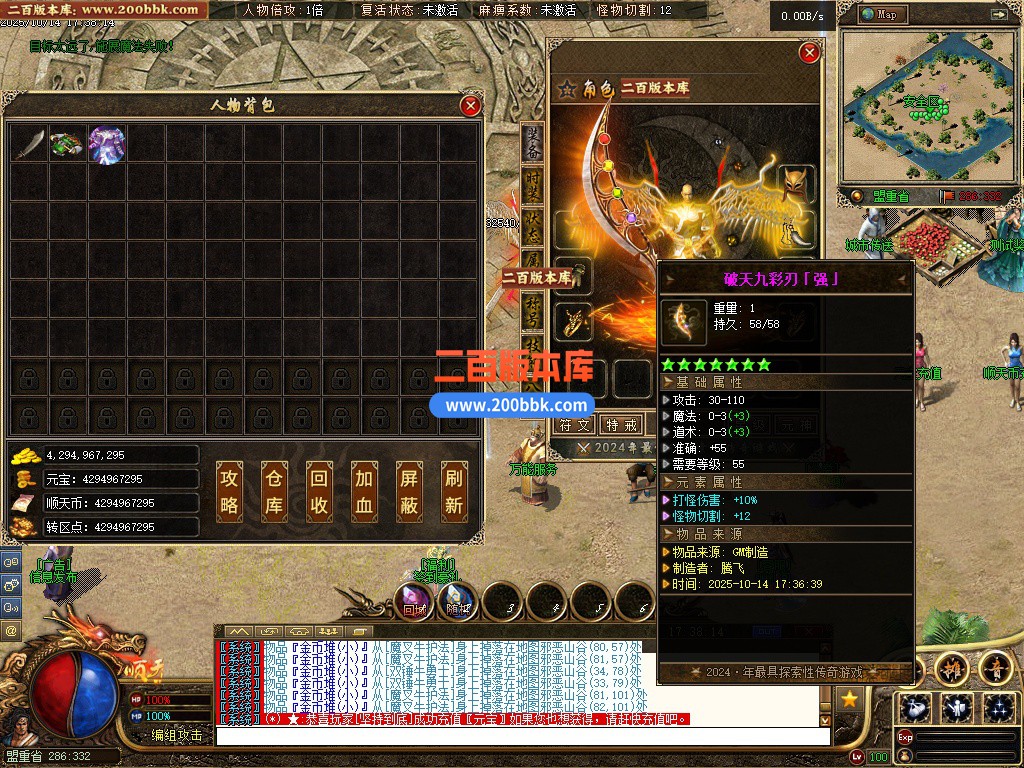Click the chat text input box

(x=522, y=736)
